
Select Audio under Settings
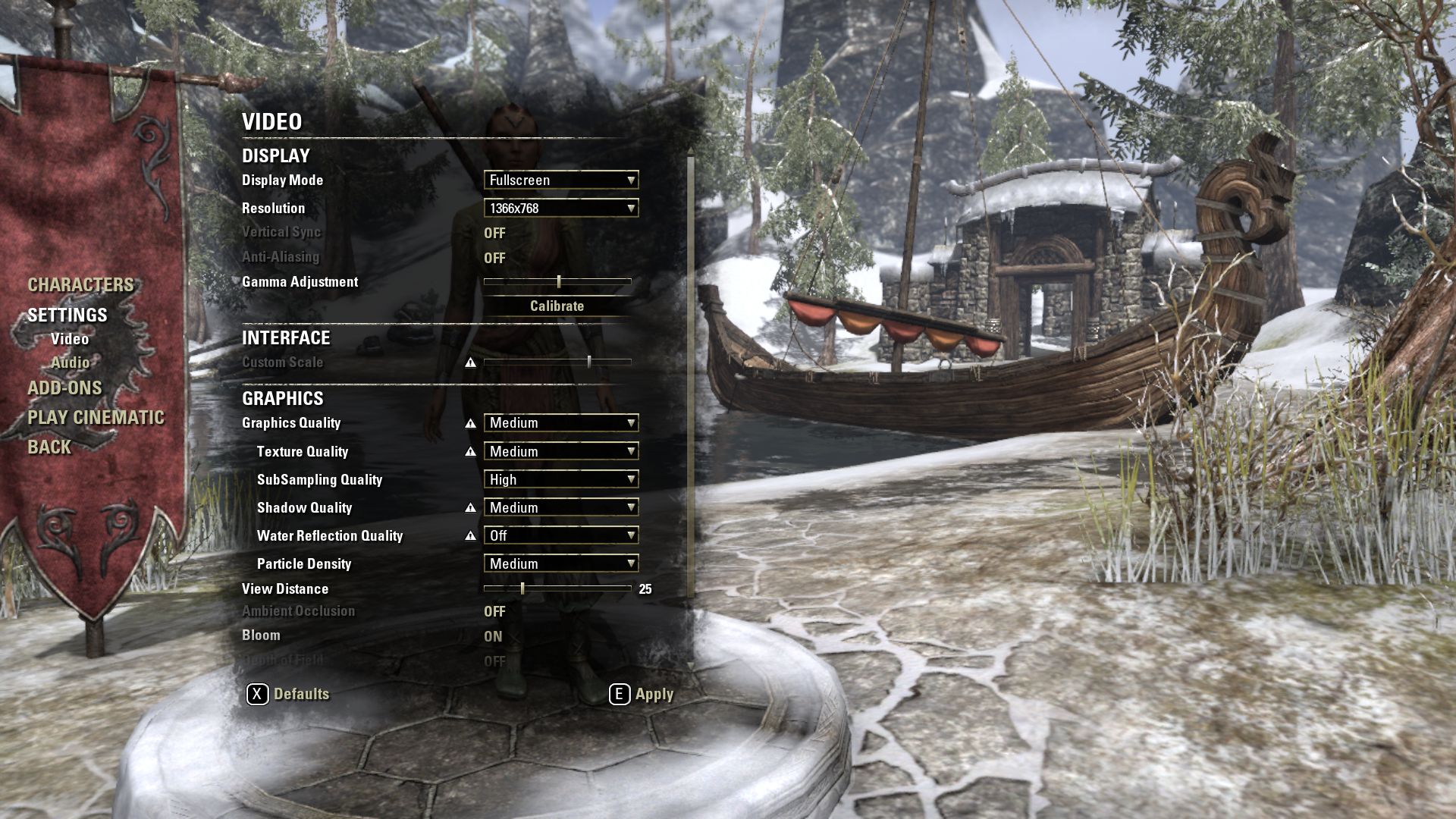coord(71,362)
